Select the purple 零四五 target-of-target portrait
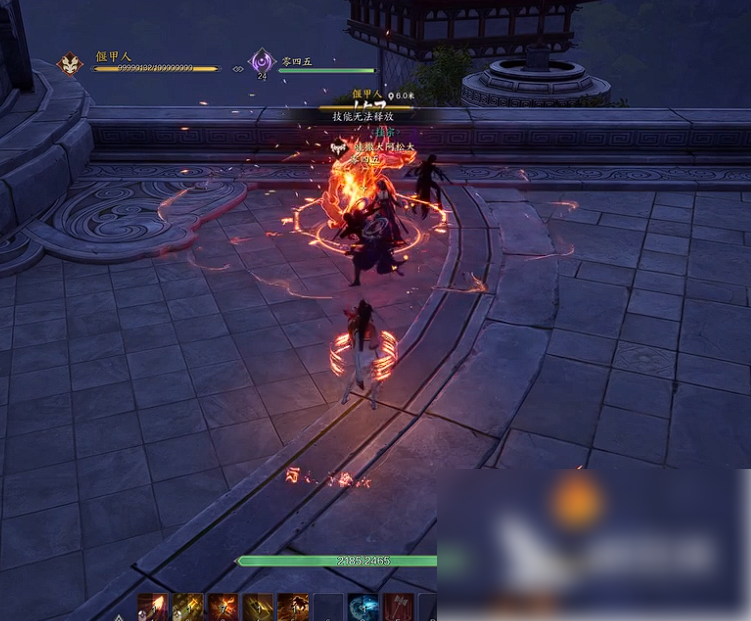This screenshot has height=621, width=751. 262,61
